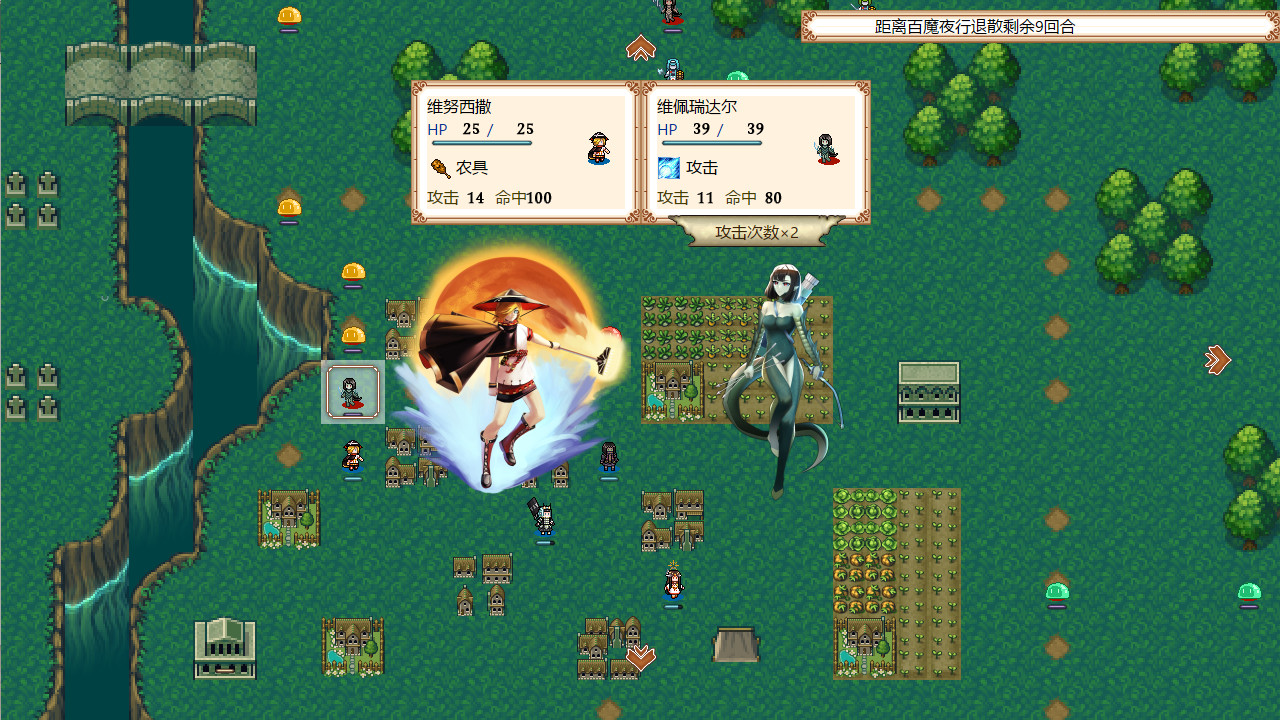Select the 攻击 attack skill icon
Screen dimensions: 1280x720
click(669, 167)
